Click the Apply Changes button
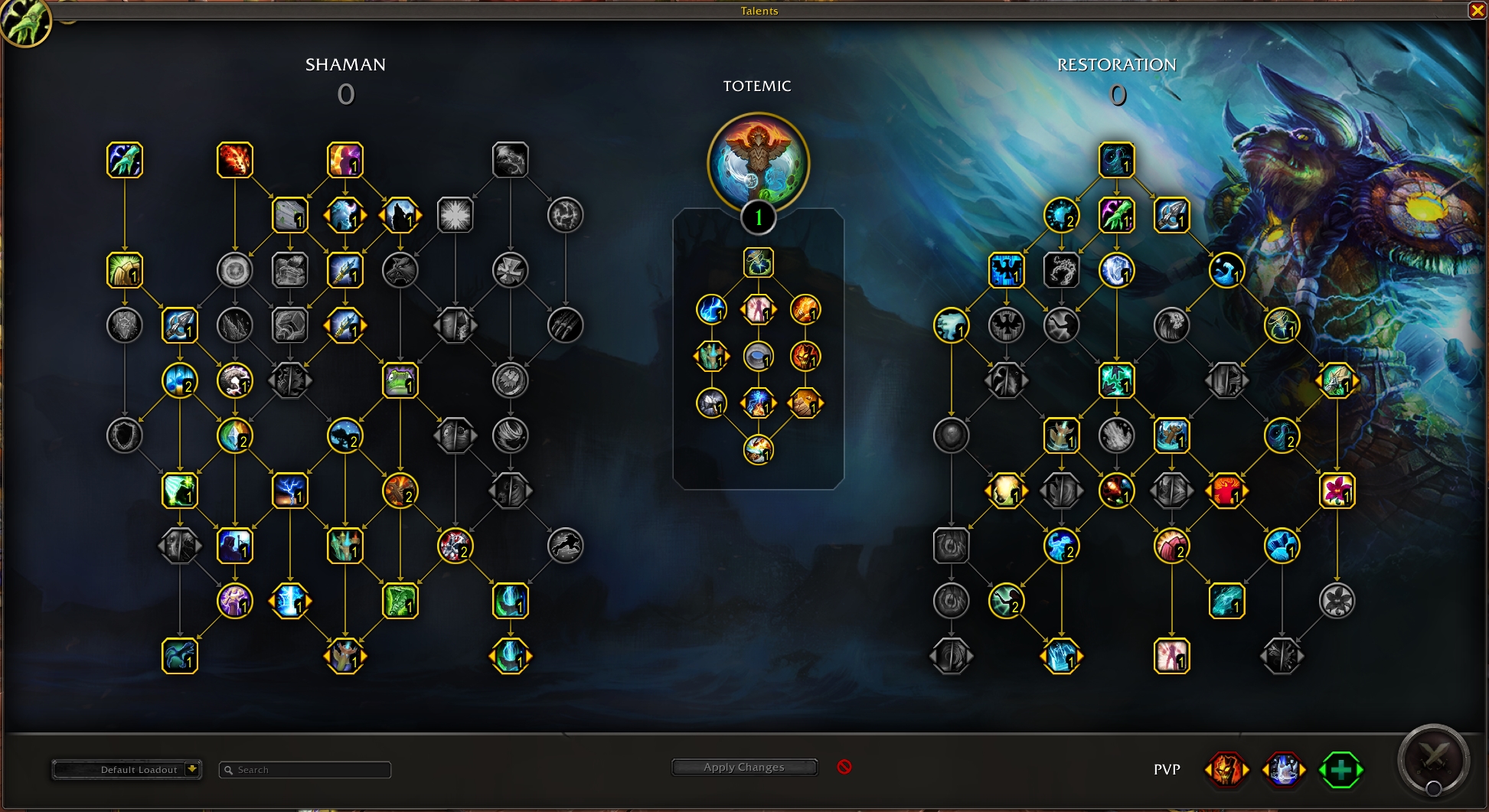Viewport: 1489px width, 812px height. 743,767
